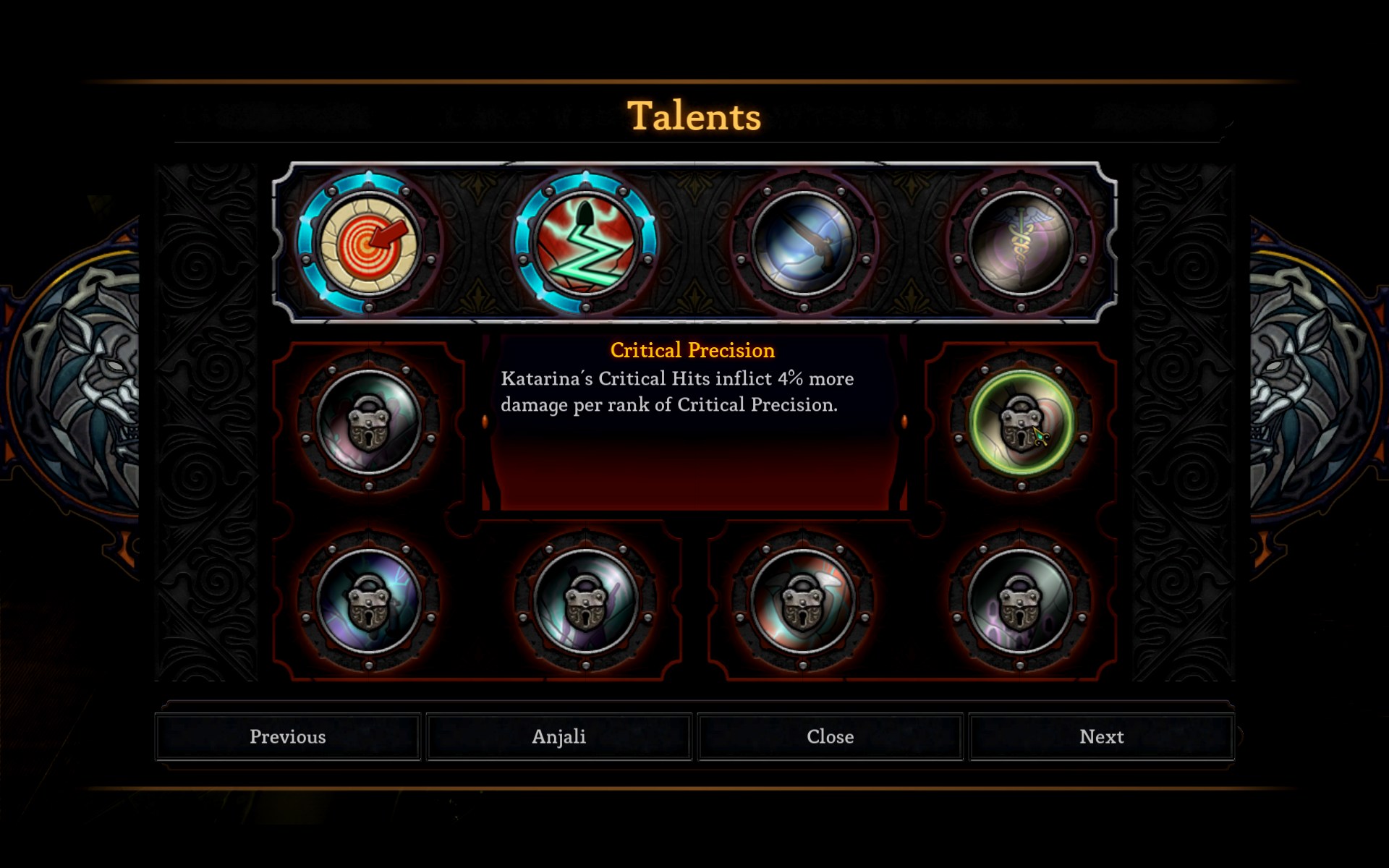The image size is (1389, 868).
Task: Advance to the Next talents page
Action: 1101,736
